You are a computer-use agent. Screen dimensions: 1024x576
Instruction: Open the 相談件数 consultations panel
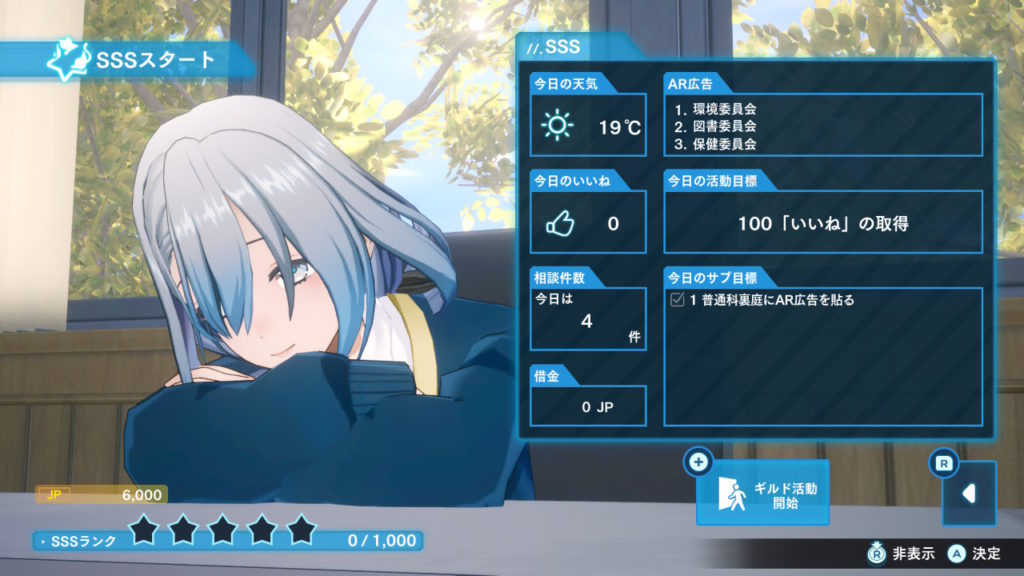click(x=588, y=319)
